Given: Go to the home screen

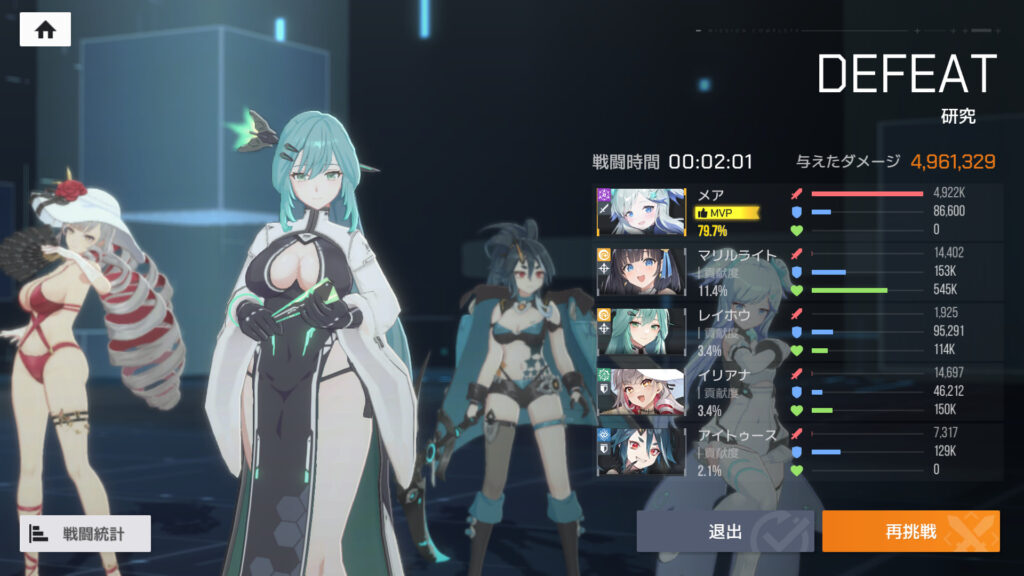Looking at the screenshot, I should coord(45,30).
